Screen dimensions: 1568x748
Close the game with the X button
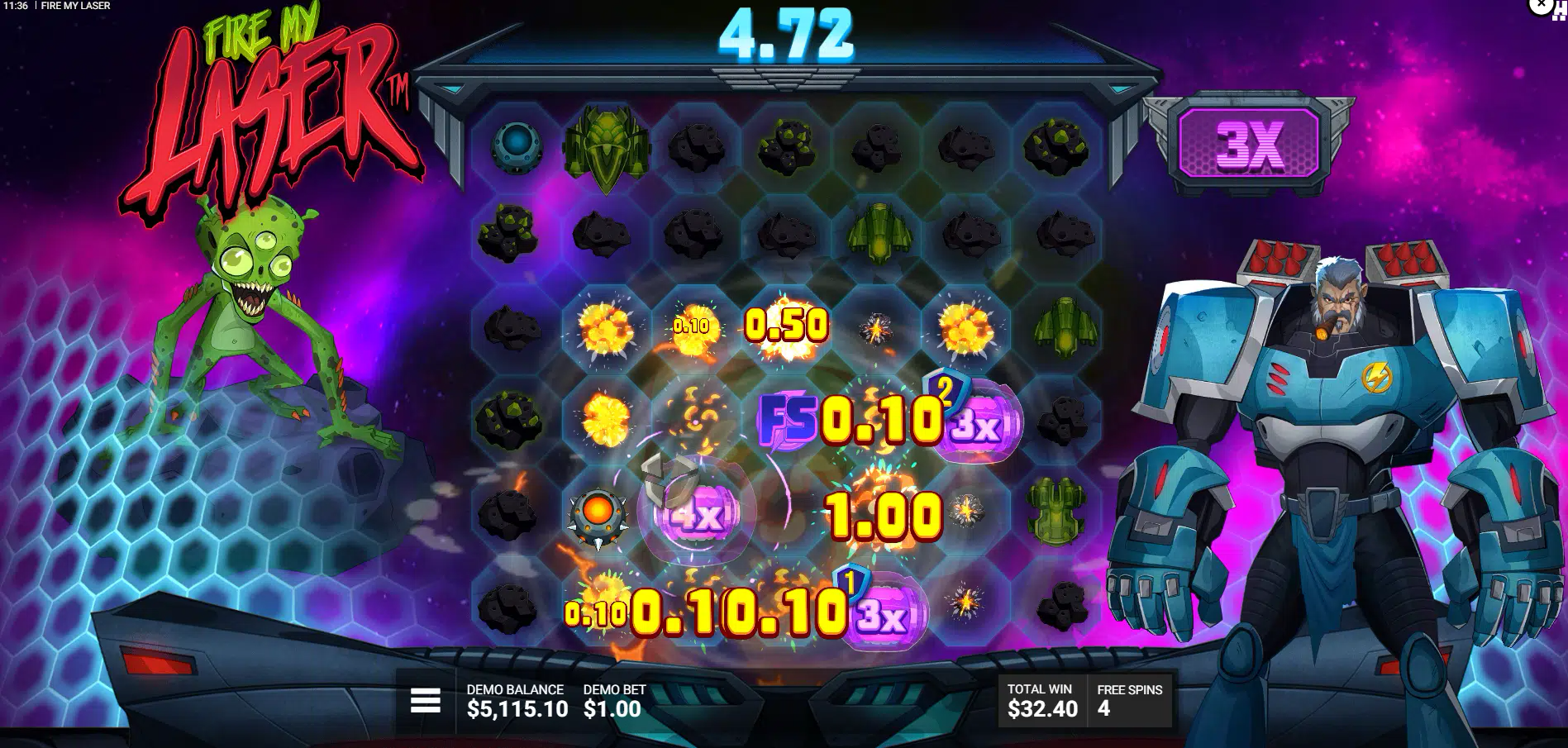pyautogui.click(x=1542, y=5)
